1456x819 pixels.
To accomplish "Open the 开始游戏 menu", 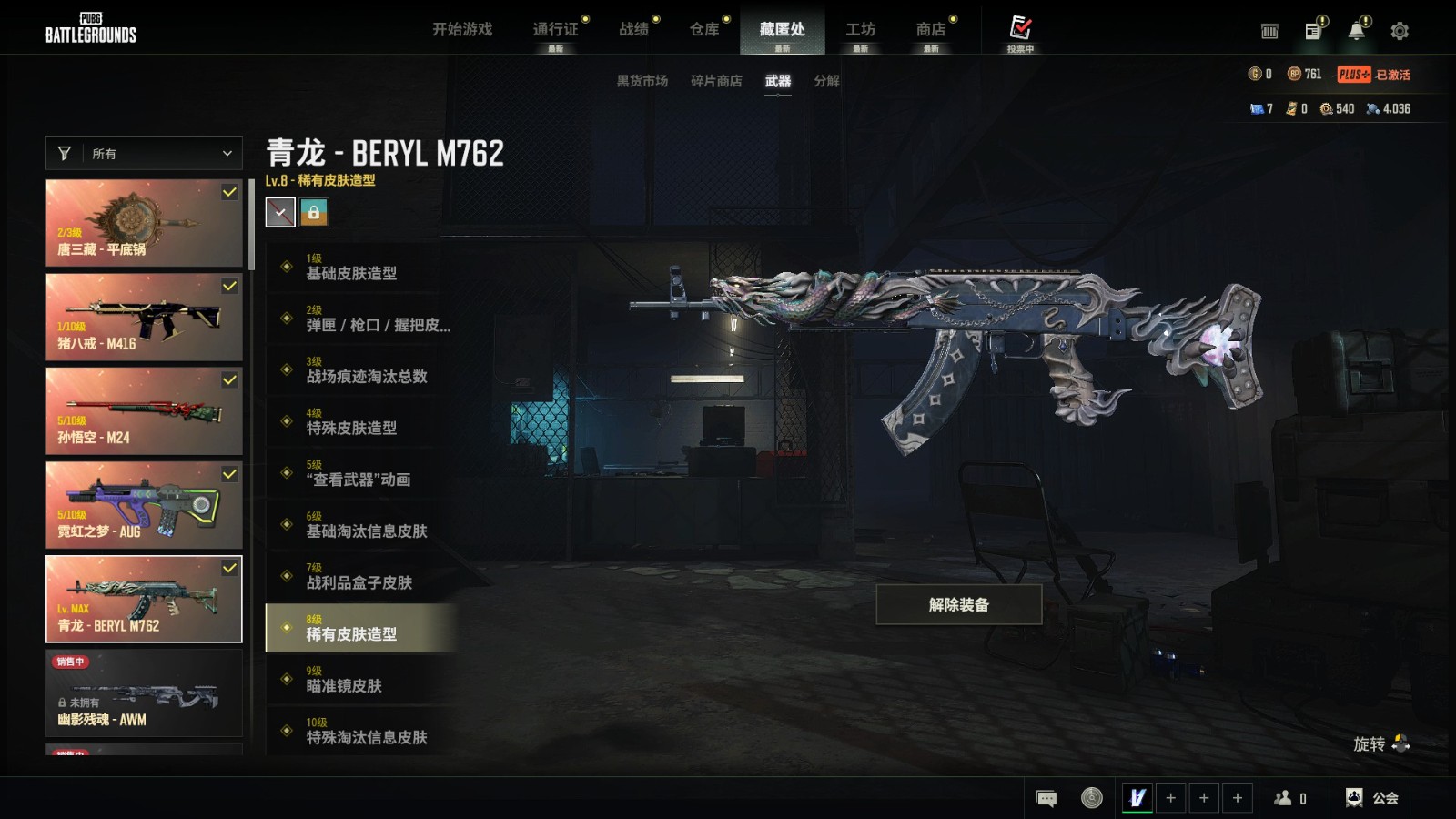I will (461, 29).
